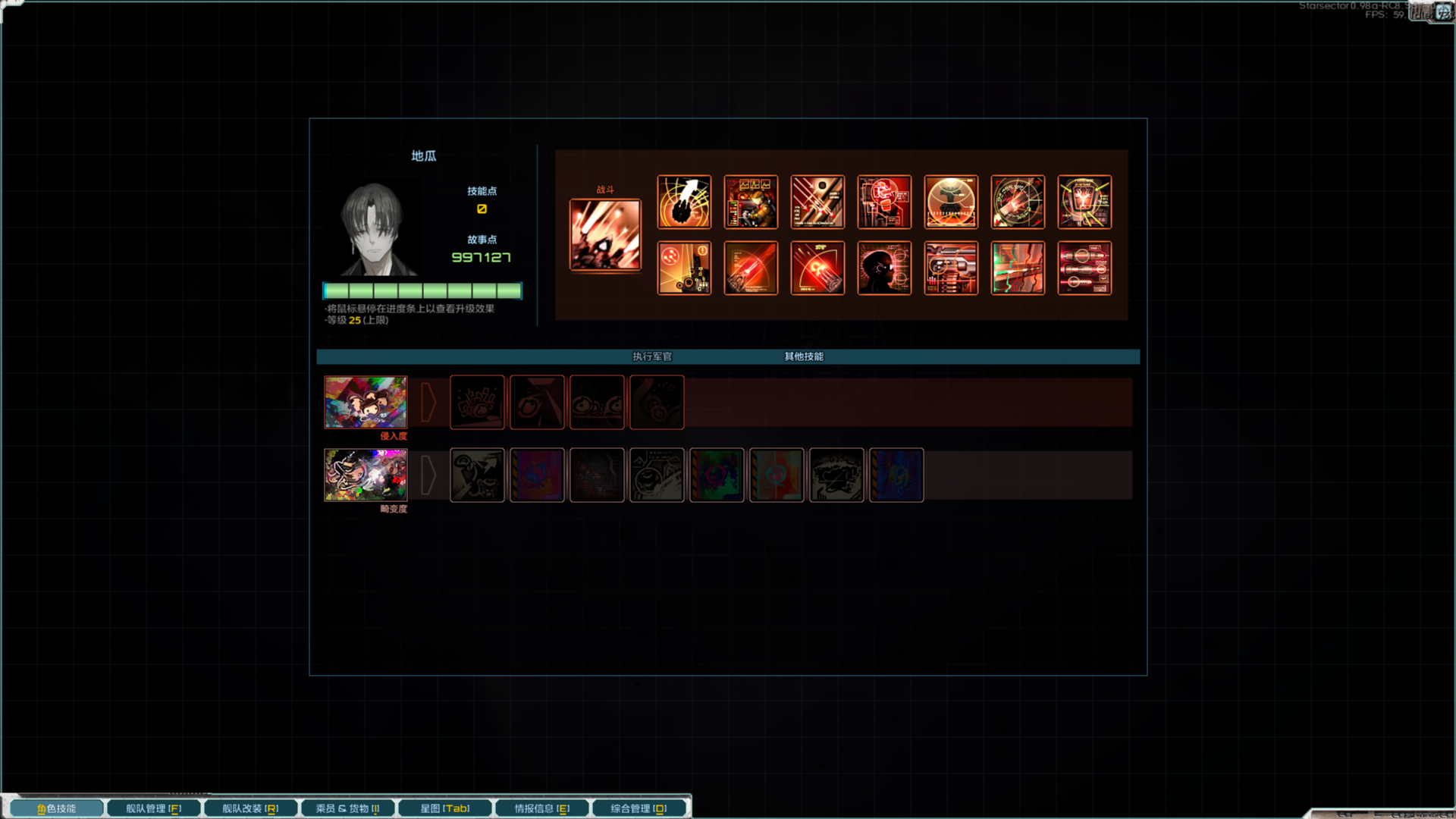1456x819 pixels.
Task: Select the red laser beam weapon skill
Action: 750,268
